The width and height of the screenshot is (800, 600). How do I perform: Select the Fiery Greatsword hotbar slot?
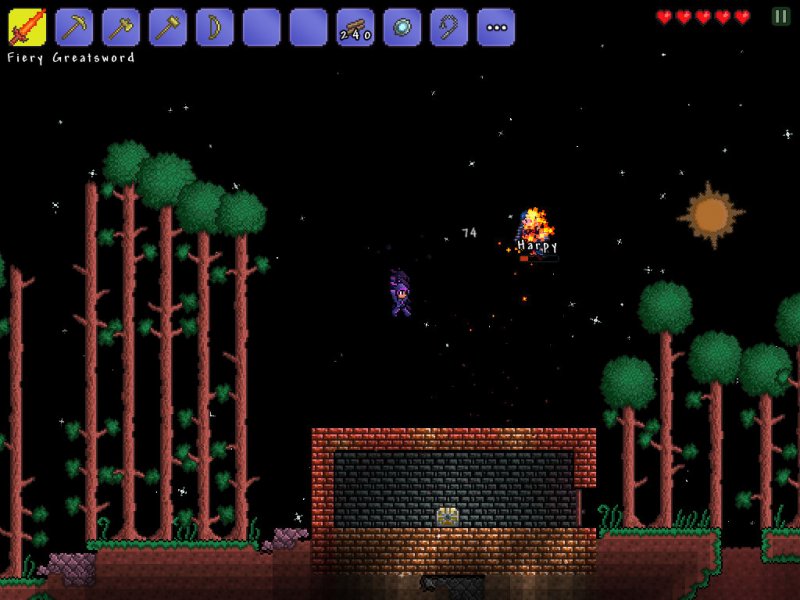27,27
